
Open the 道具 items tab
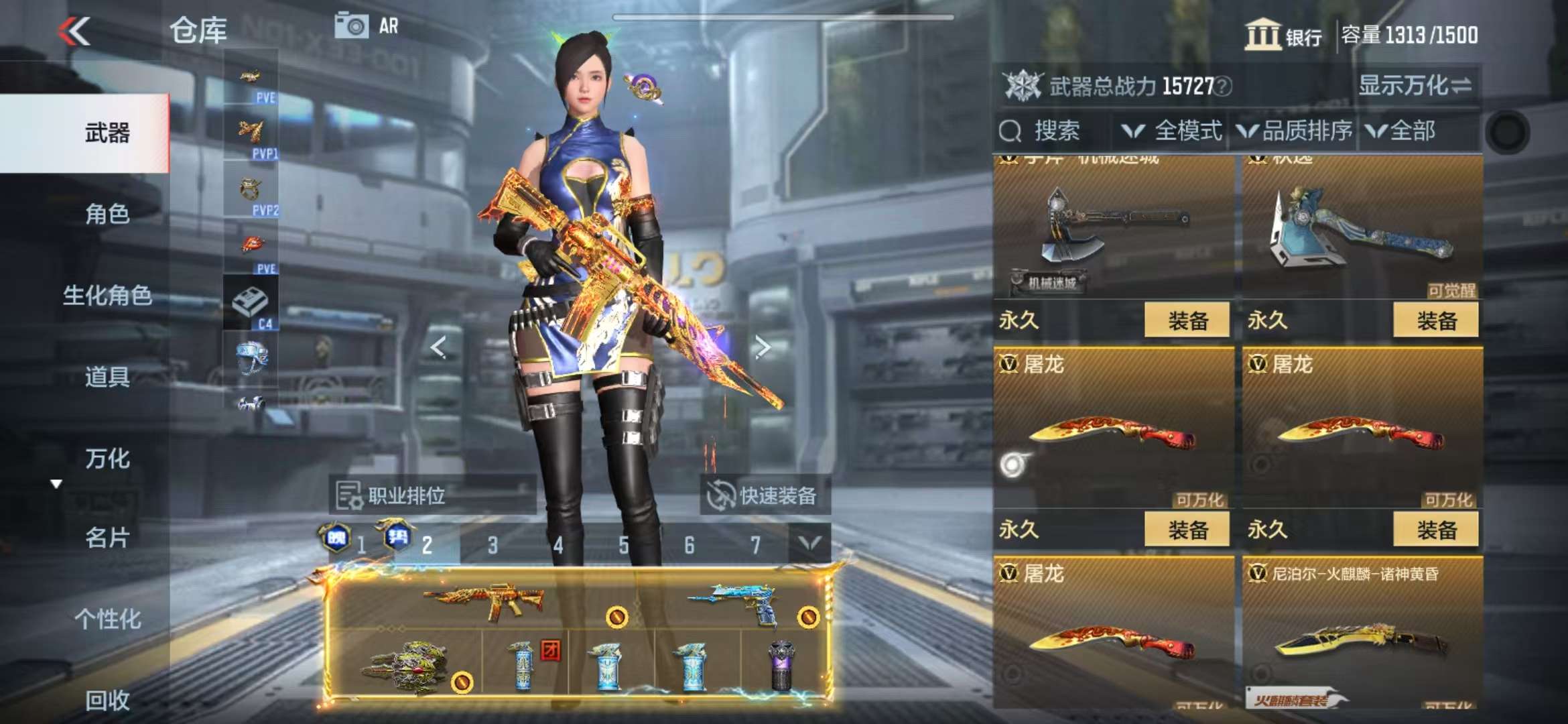107,377
